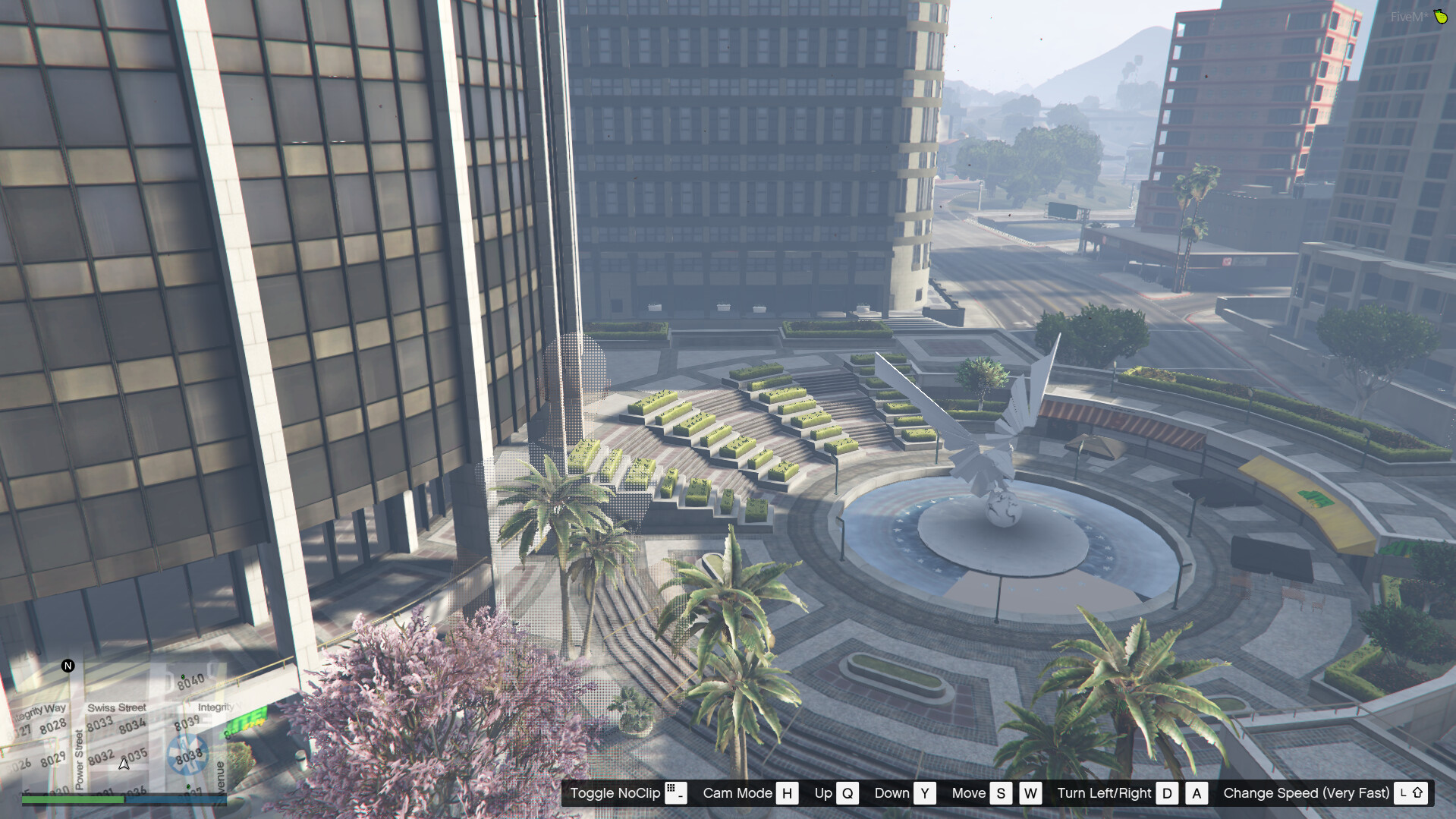Click the D key badge for Turn Right
This screenshot has width=1456, height=819.
[1167, 793]
